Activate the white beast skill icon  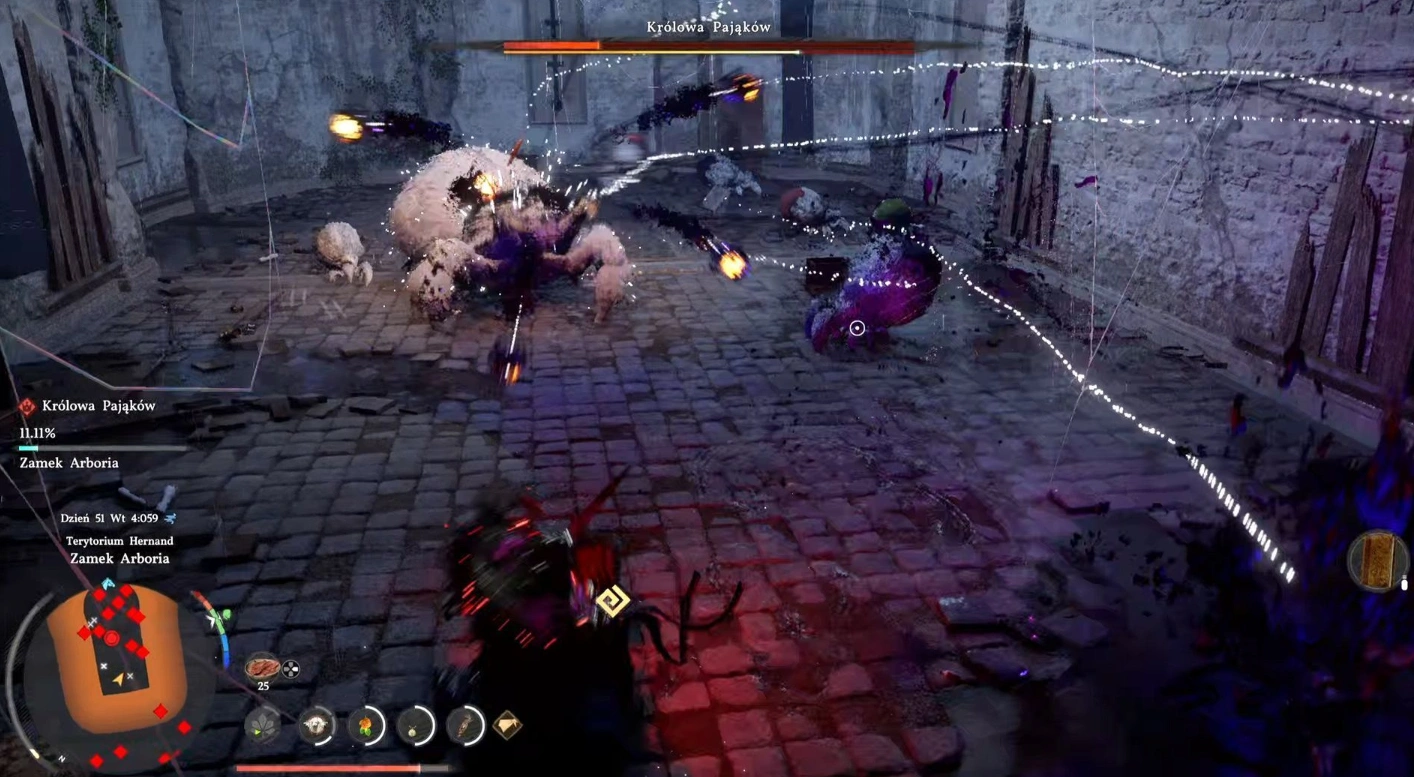[317, 725]
